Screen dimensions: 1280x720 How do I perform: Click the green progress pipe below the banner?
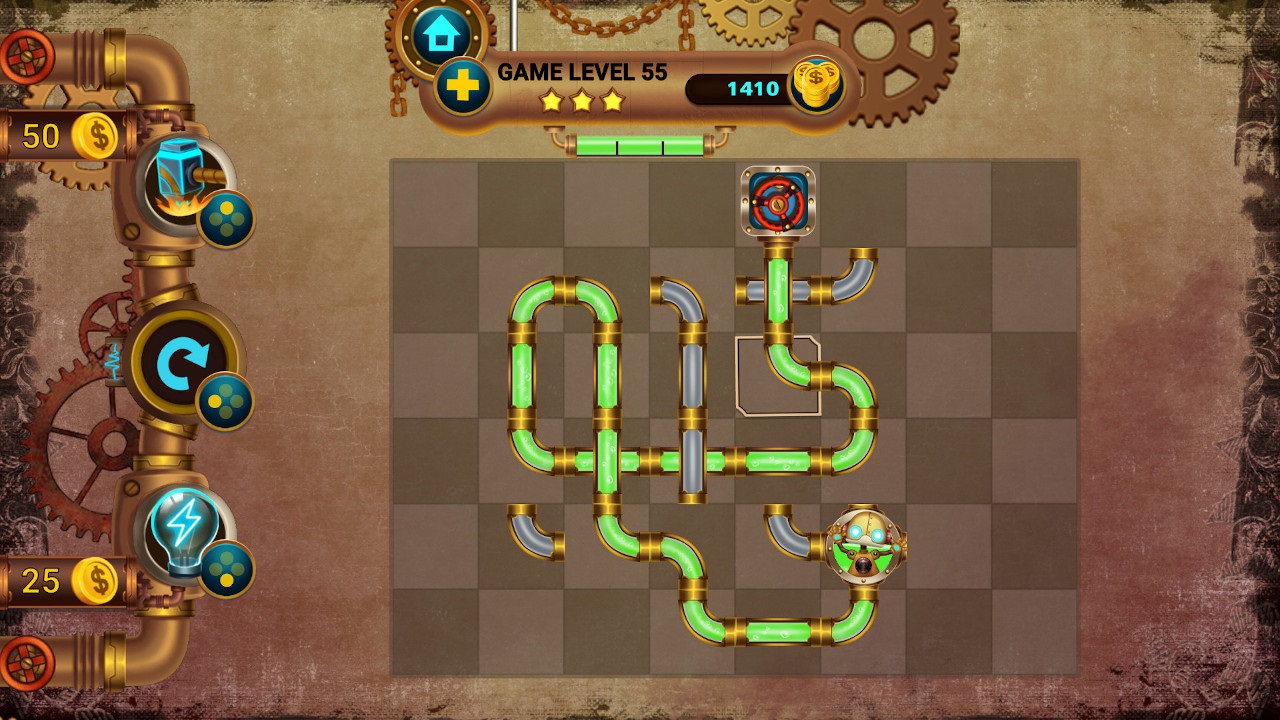pyautogui.click(x=640, y=145)
